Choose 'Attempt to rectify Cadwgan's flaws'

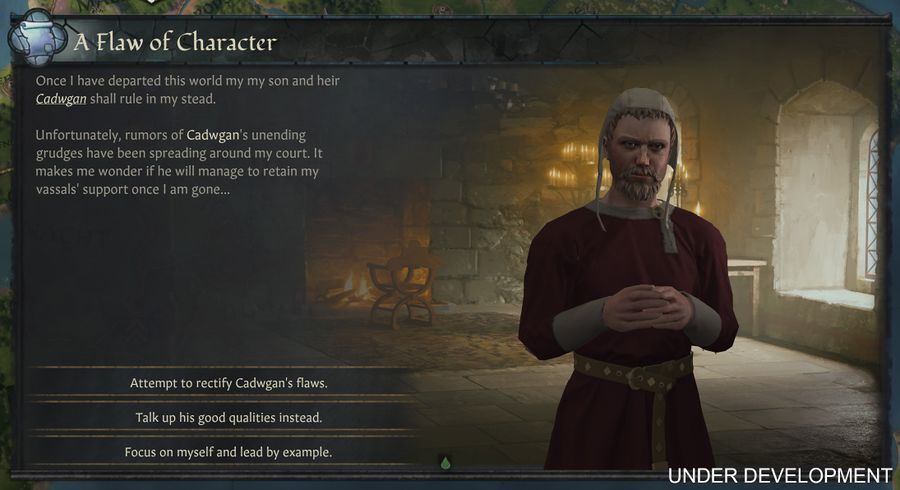click(228, 383)
